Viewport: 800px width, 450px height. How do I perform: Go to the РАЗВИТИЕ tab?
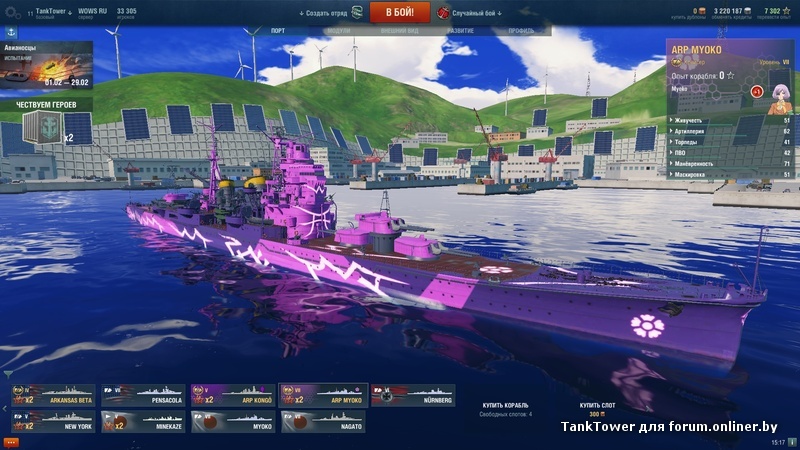[x=460, y=31]
